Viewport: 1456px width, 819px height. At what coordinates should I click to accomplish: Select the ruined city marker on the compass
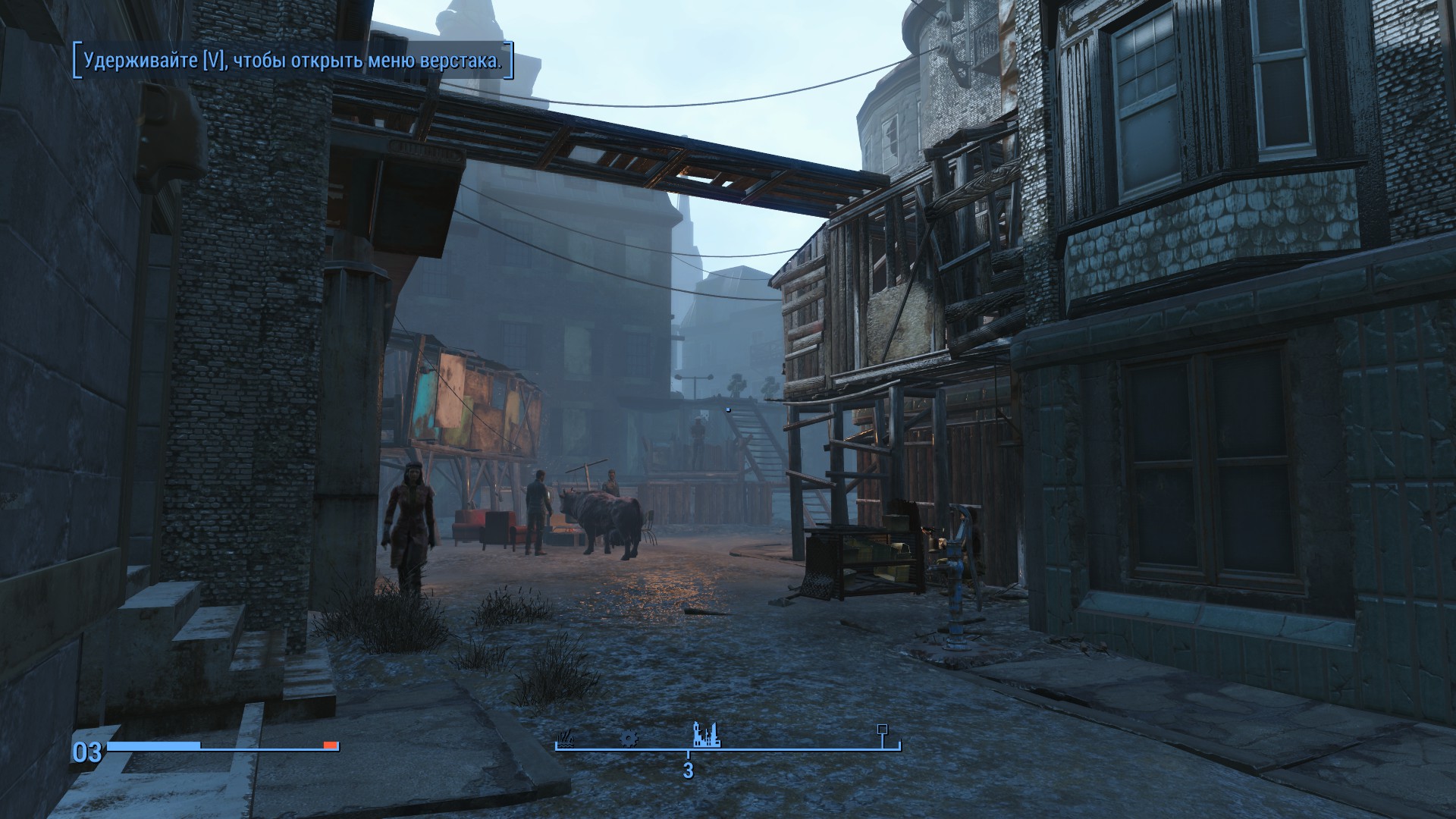(x=706, y=735)
